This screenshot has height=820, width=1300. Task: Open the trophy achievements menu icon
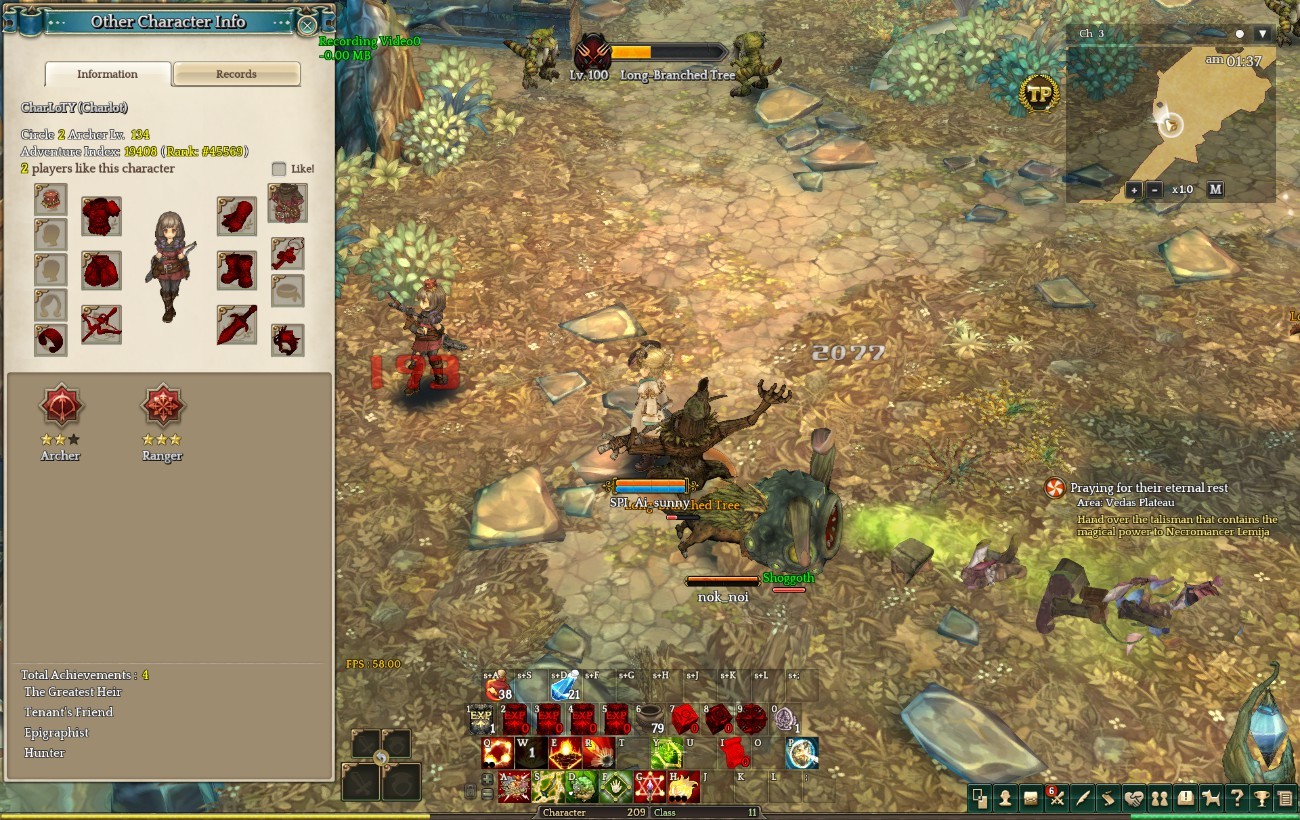(x=1262, y=798)
